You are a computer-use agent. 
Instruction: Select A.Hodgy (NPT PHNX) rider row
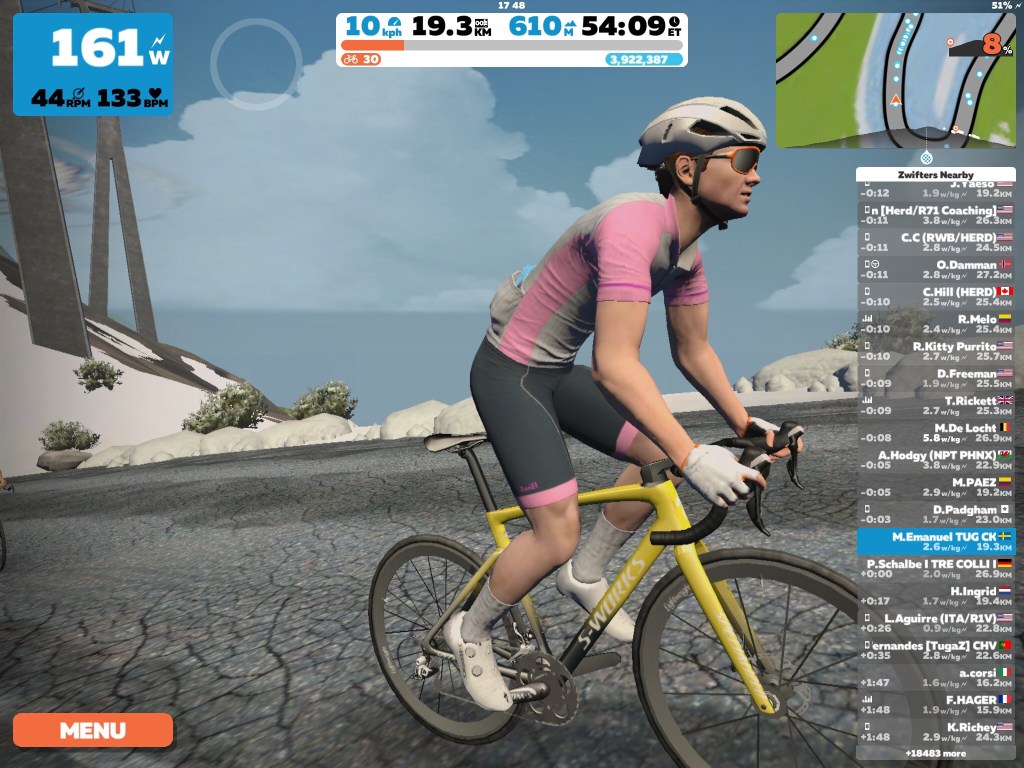[936, 460]
